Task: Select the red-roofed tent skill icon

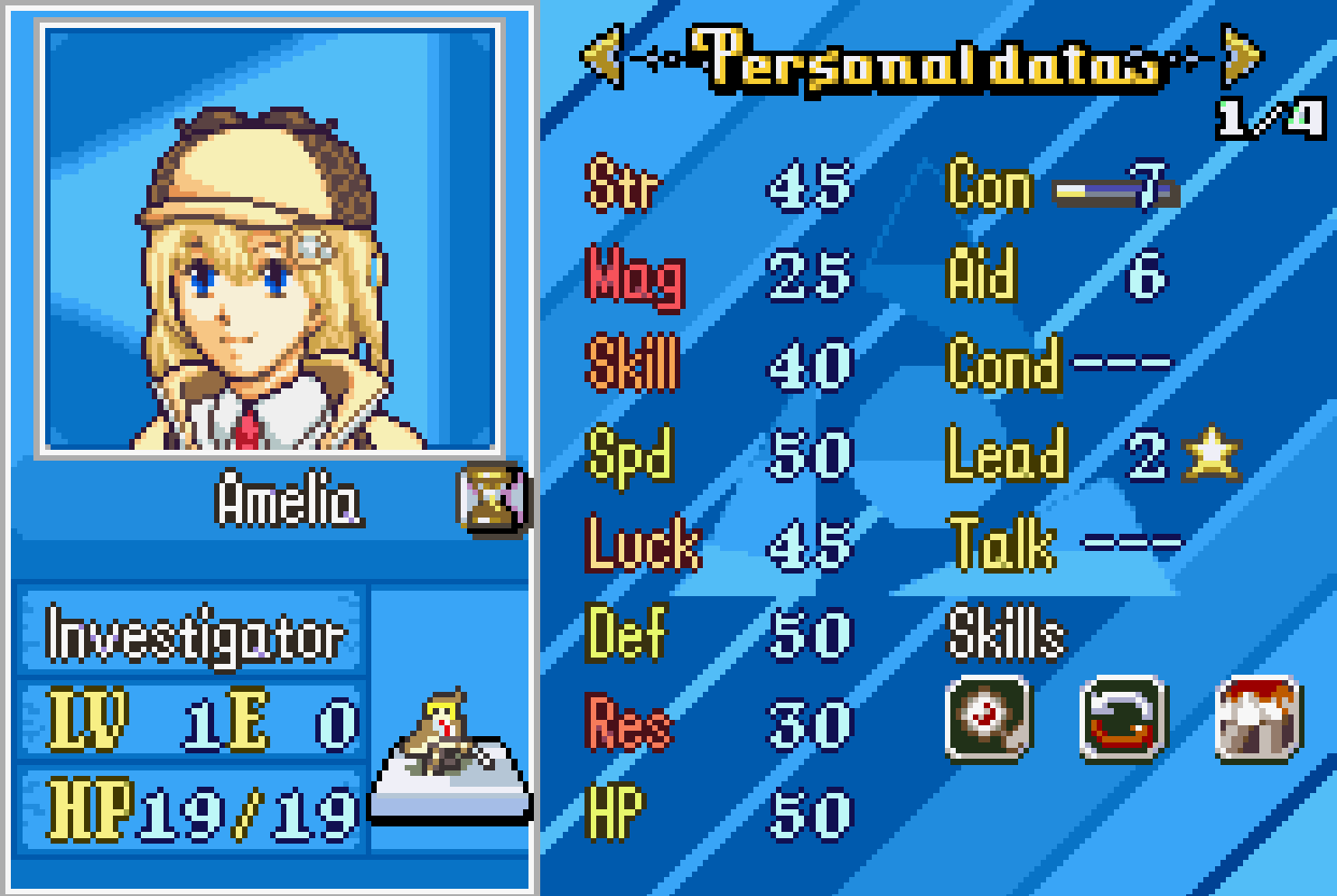Action: coord(1258,719)
